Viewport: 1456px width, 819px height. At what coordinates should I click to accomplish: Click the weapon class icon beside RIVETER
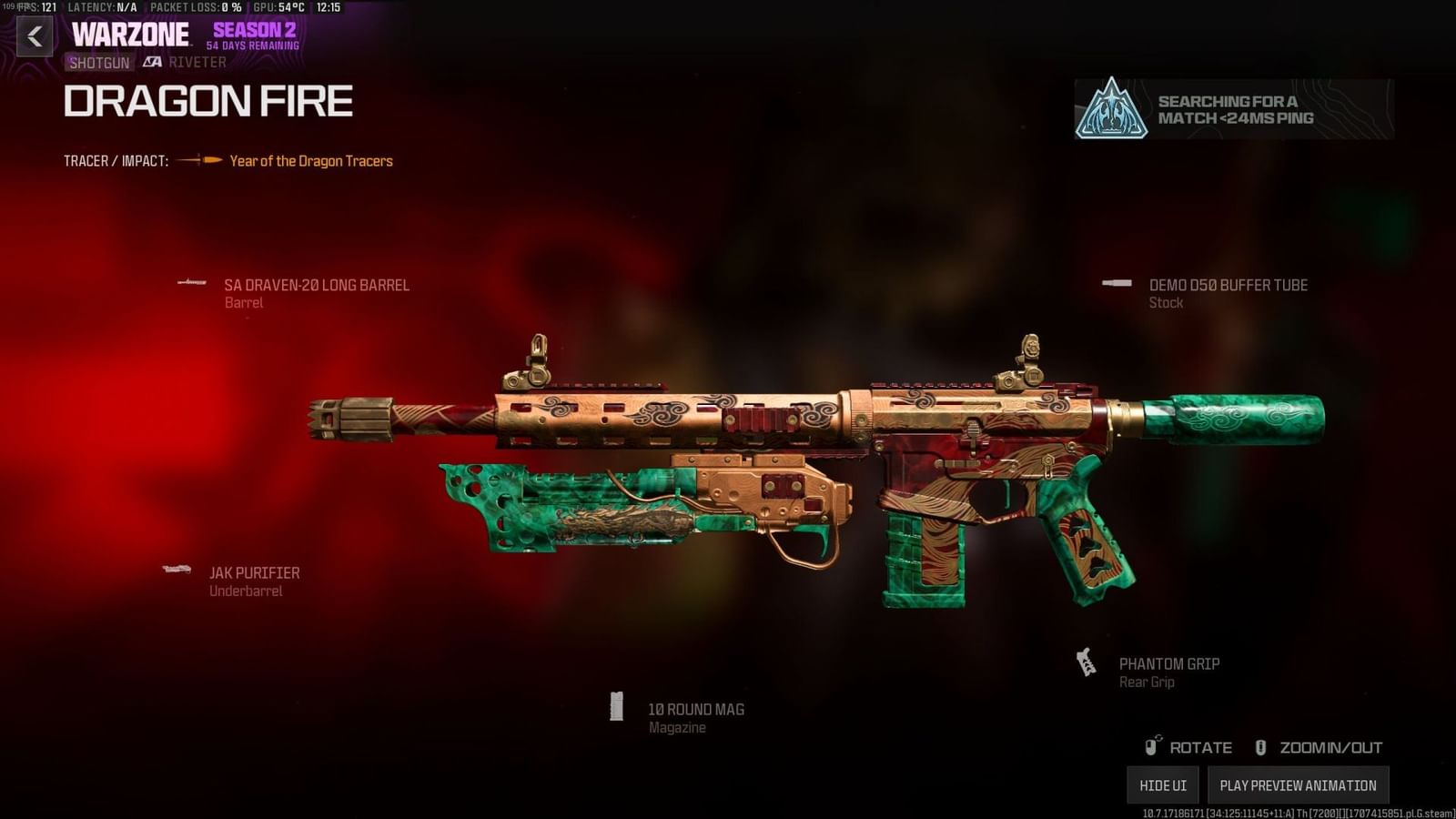pos(152,62)
